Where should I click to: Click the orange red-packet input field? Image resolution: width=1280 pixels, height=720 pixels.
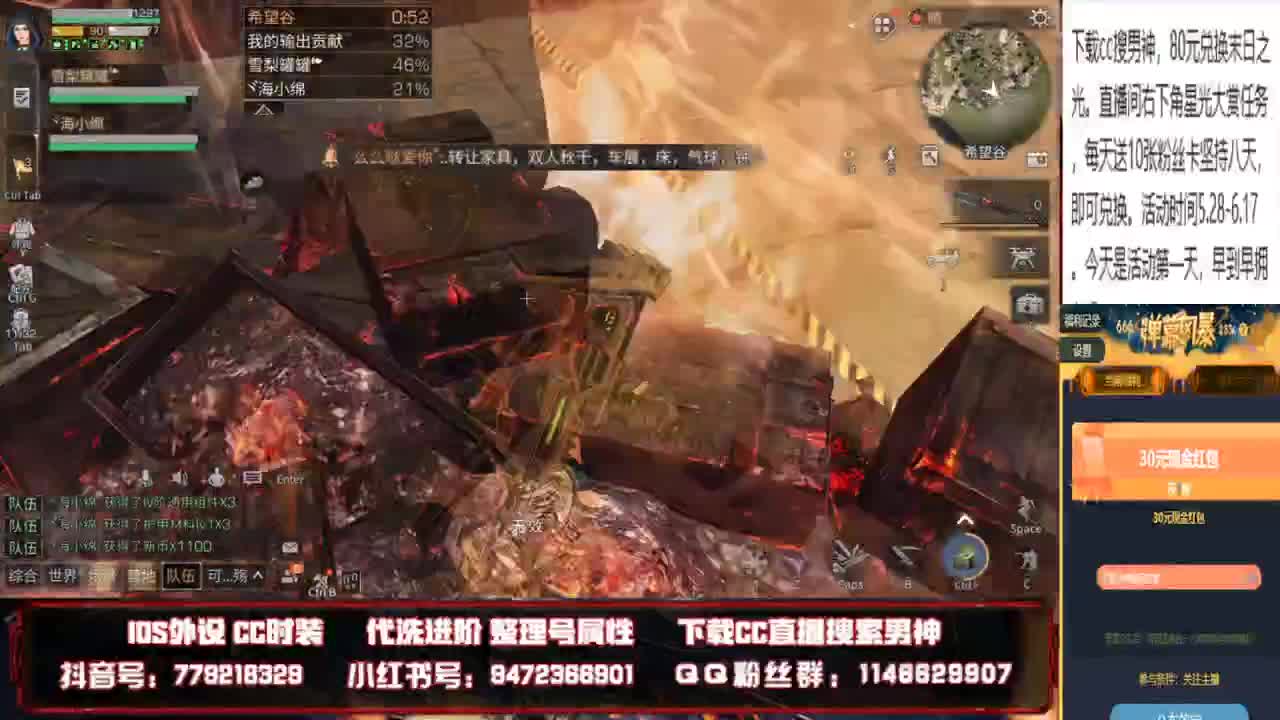pyautogui.click(x=1178, y=578)
